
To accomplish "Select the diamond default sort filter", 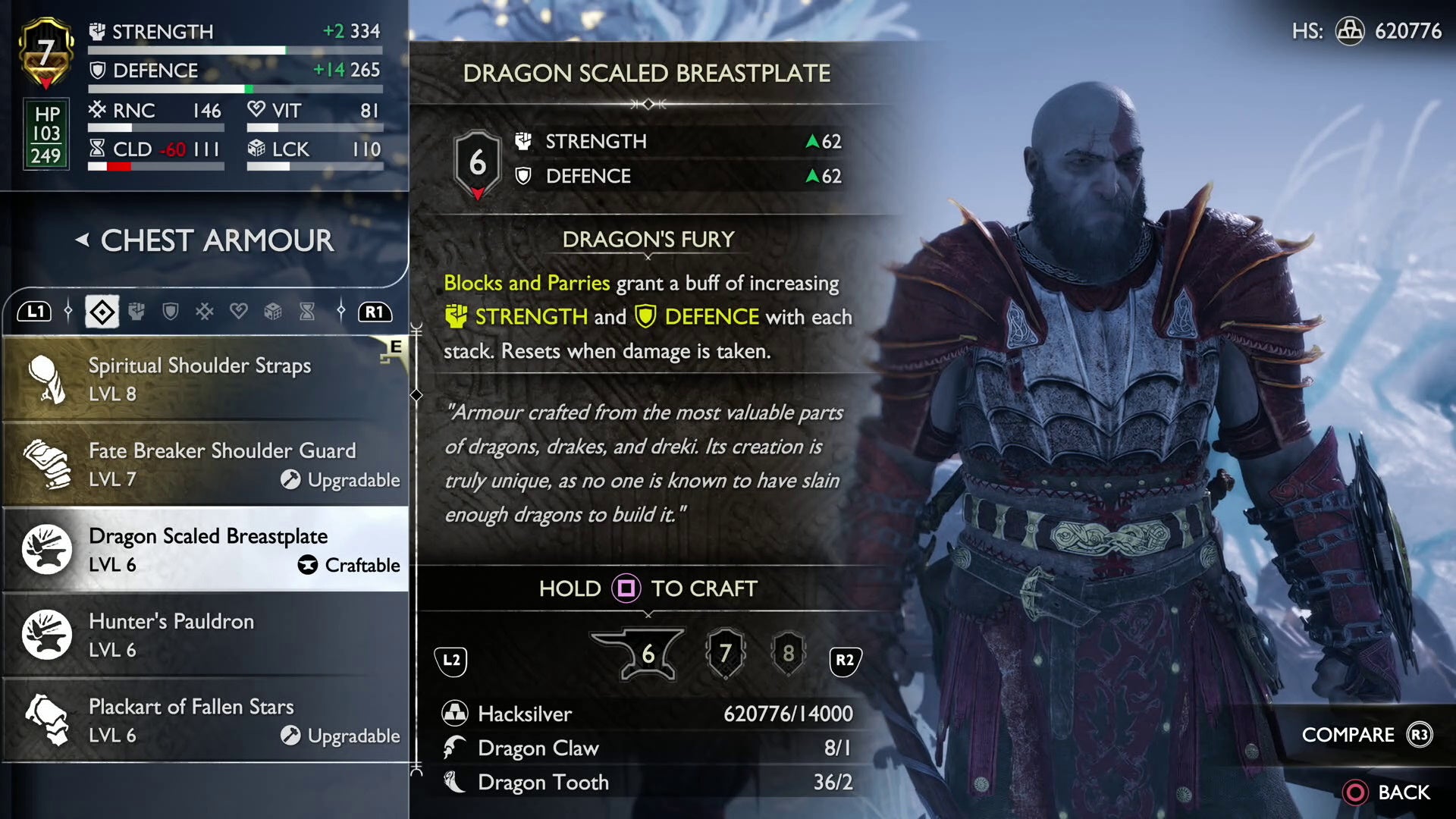I will pyautogui.click(x=101, y=311).
